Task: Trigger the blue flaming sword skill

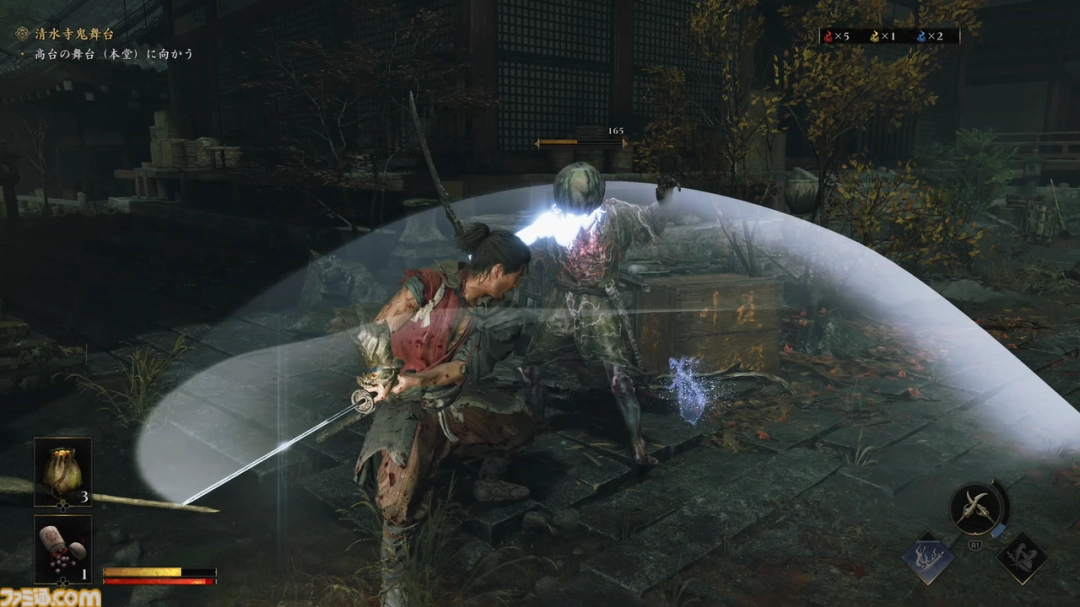Action: coord(928,558)
